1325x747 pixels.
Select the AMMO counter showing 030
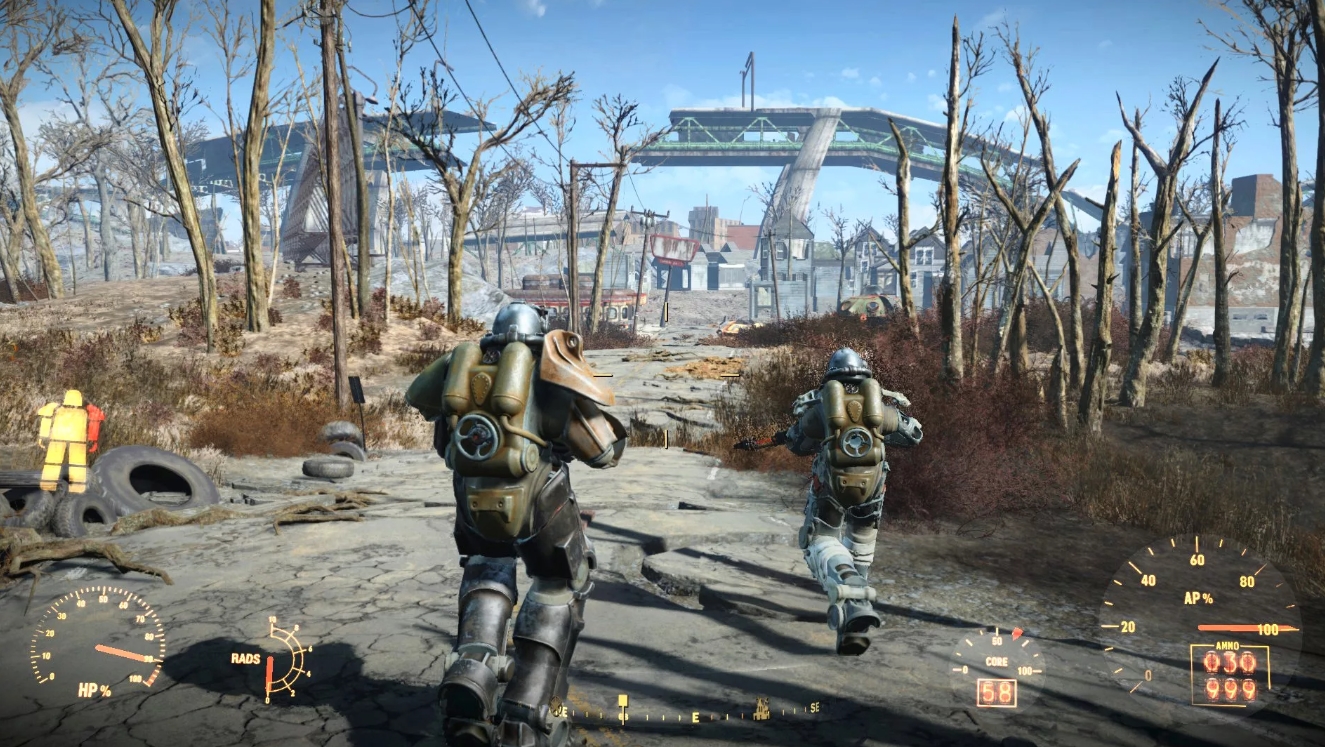(x=1230, y=660)
